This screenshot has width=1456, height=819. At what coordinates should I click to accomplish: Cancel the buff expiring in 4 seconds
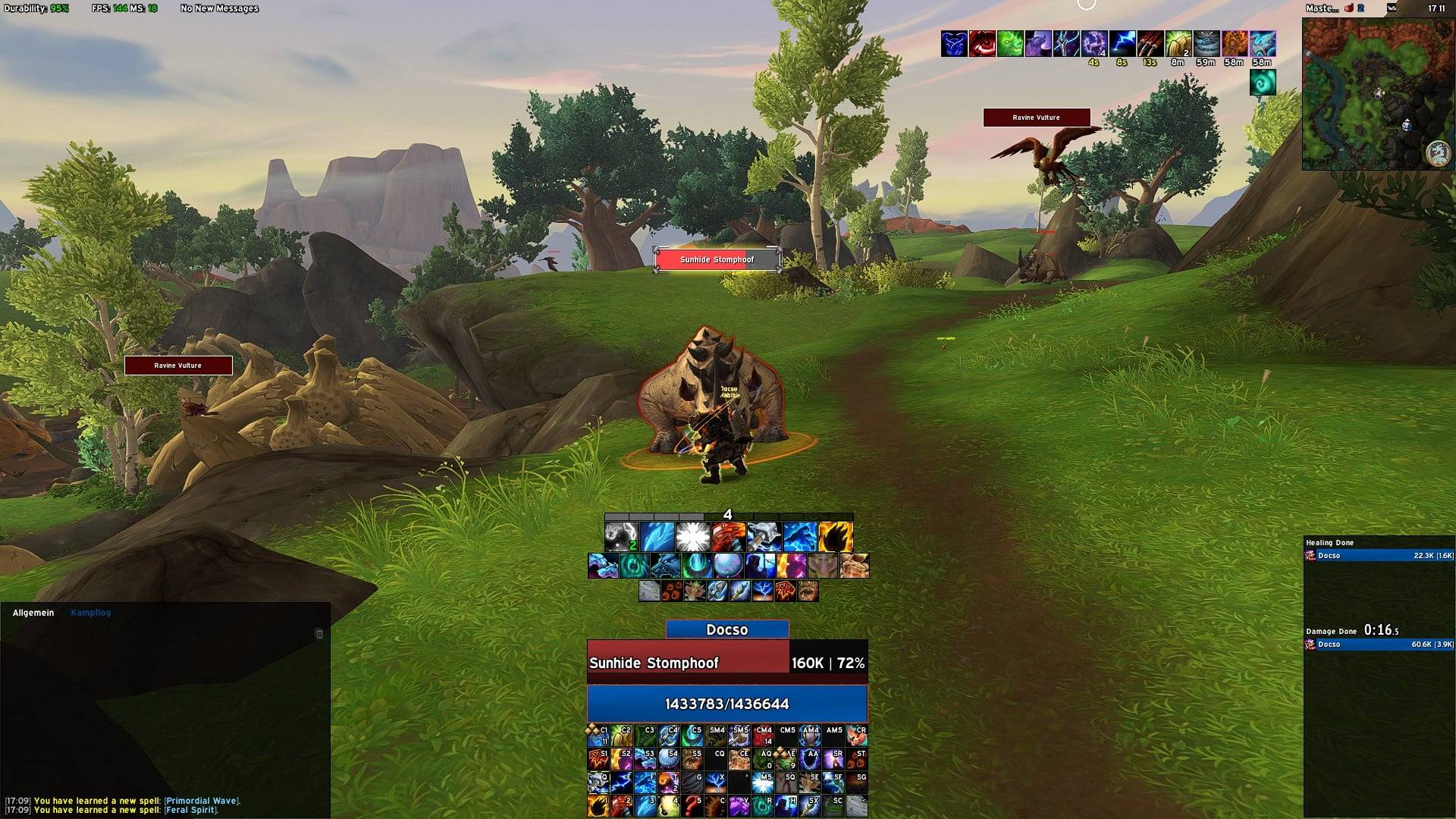click(1094, 43)
